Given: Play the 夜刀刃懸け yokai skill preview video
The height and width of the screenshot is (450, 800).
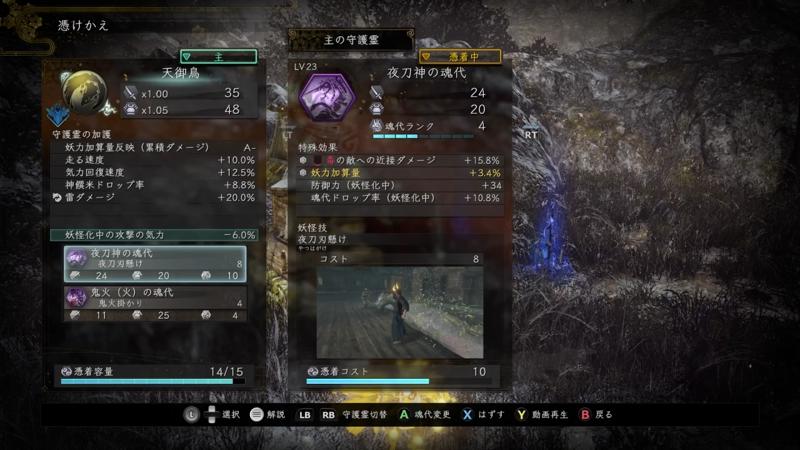Looking at the screenshot, I should (400, 312).
